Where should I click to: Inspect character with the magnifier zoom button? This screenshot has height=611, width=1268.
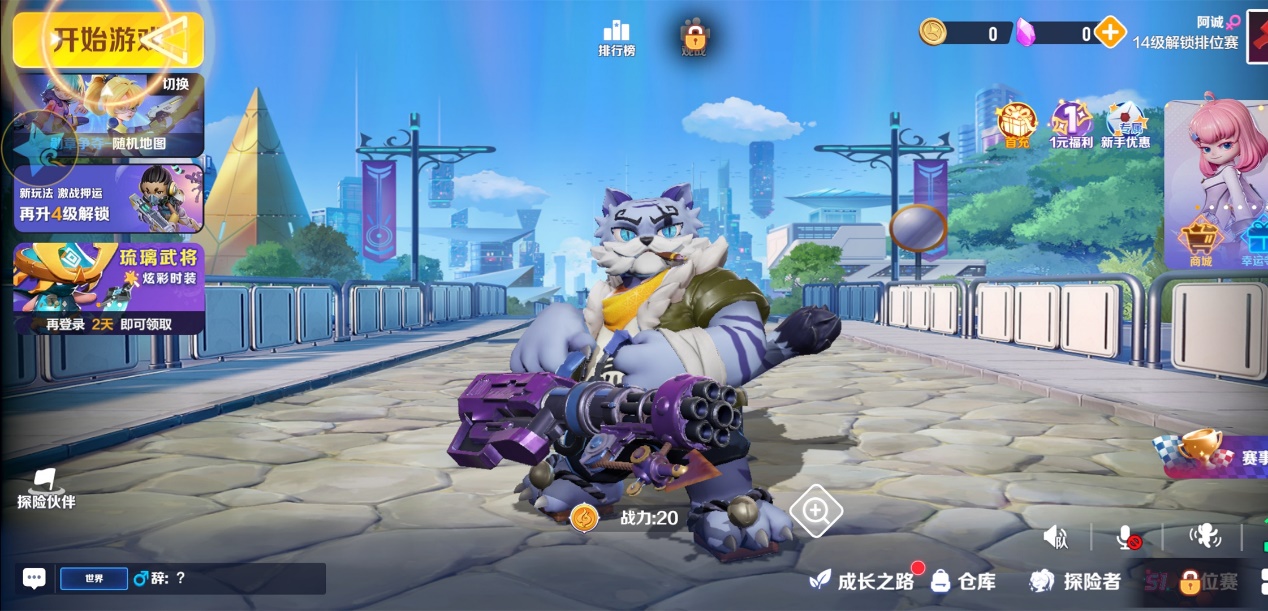click(x=816, y=511)
